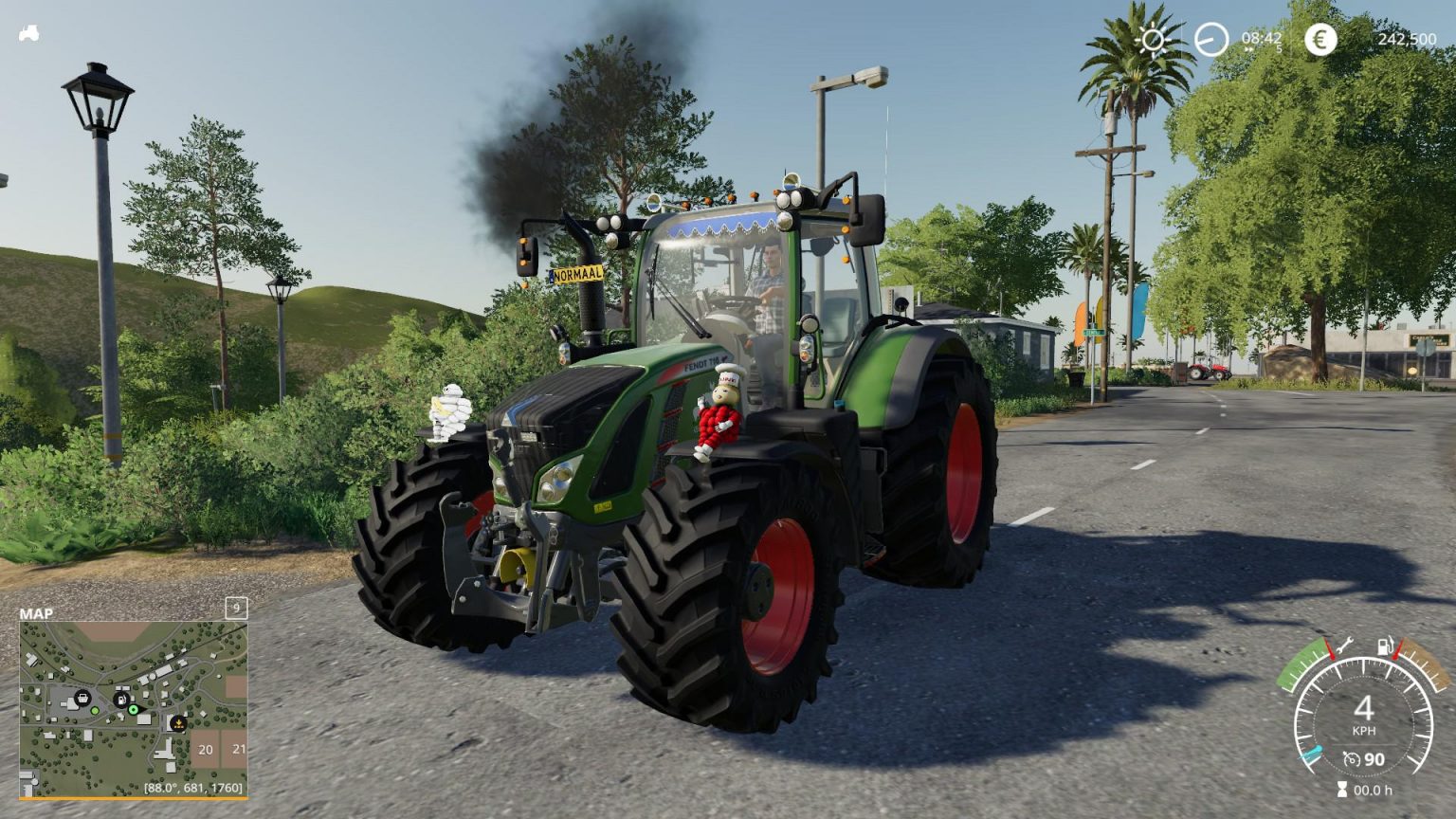Viewport: 1456px width, 819px height.
Task: Expand field 21 label on the minimap
Action: click(238, 749)
